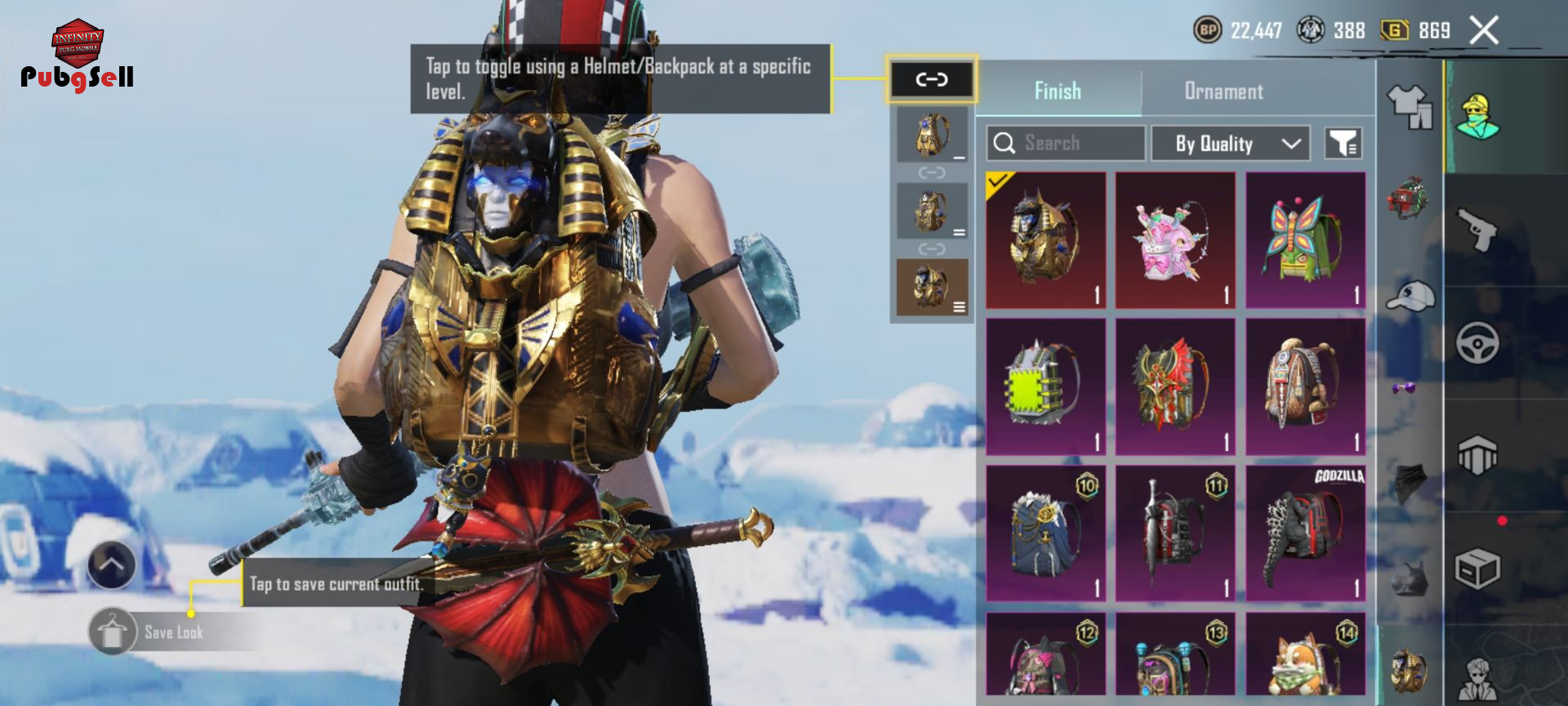
Task: Open the filter options button
Action: (1343, 144)
